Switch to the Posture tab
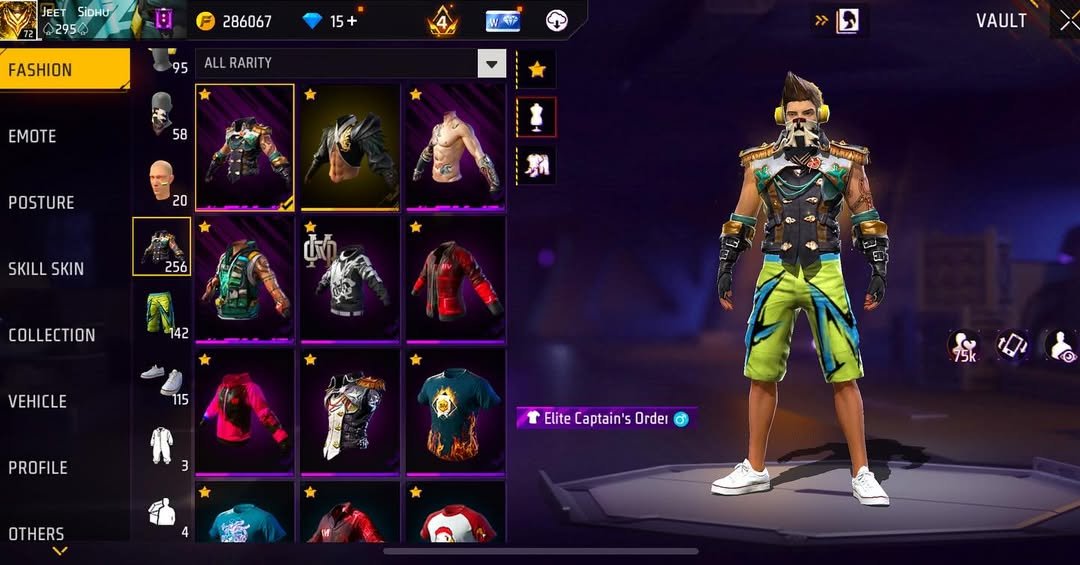The image size is (1080, 565). coord(42,202)
